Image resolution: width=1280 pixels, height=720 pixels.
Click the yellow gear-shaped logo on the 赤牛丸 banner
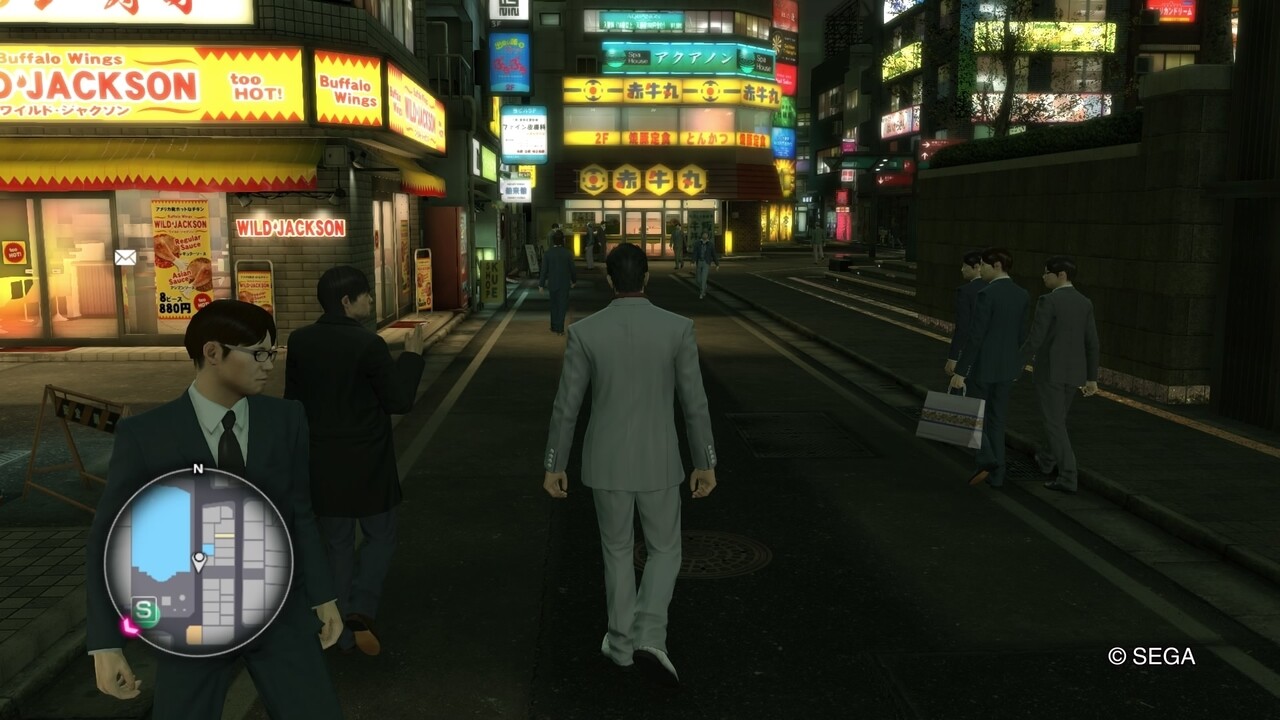pyautogui.click(x=591, y=91)
